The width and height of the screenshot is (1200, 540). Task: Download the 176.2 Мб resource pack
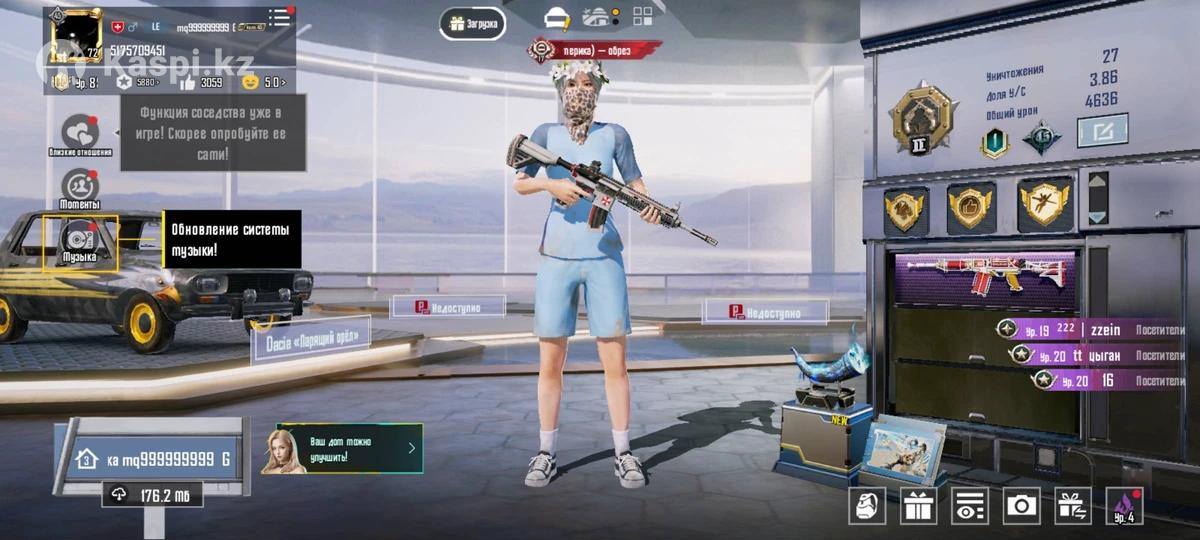[x=152, y=495]
